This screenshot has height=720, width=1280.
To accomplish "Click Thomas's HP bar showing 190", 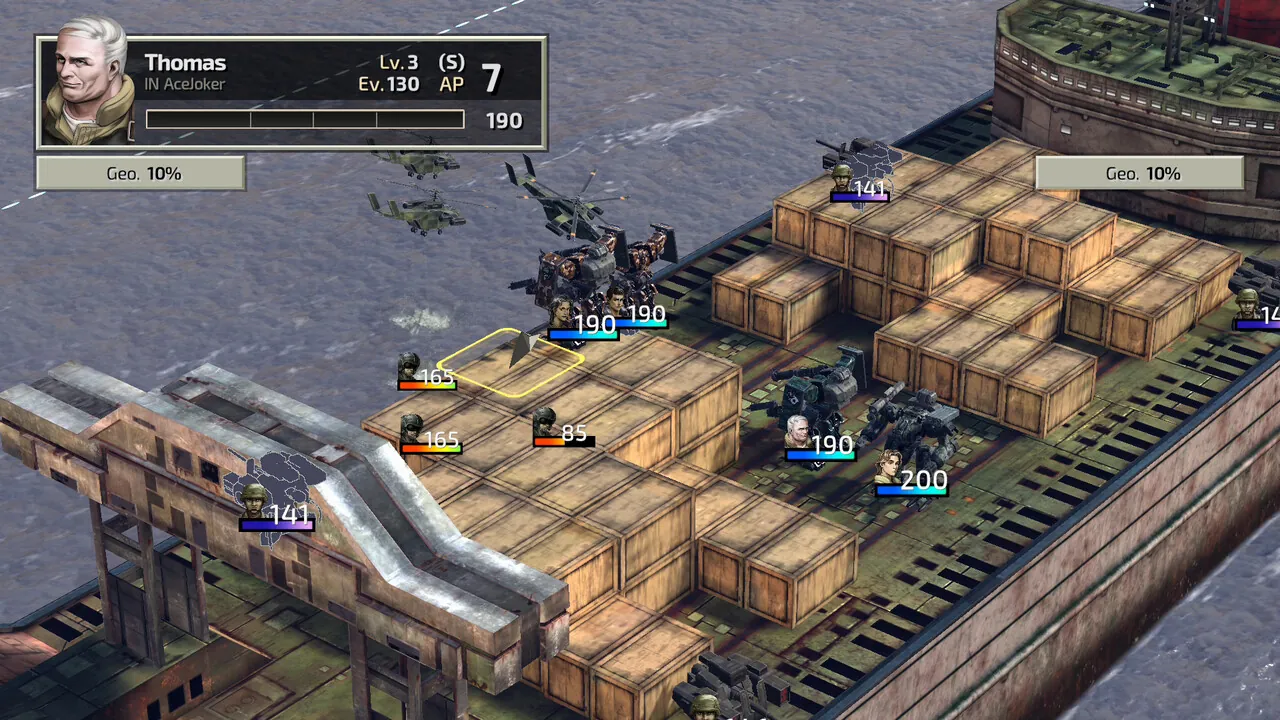I will 305,119.
